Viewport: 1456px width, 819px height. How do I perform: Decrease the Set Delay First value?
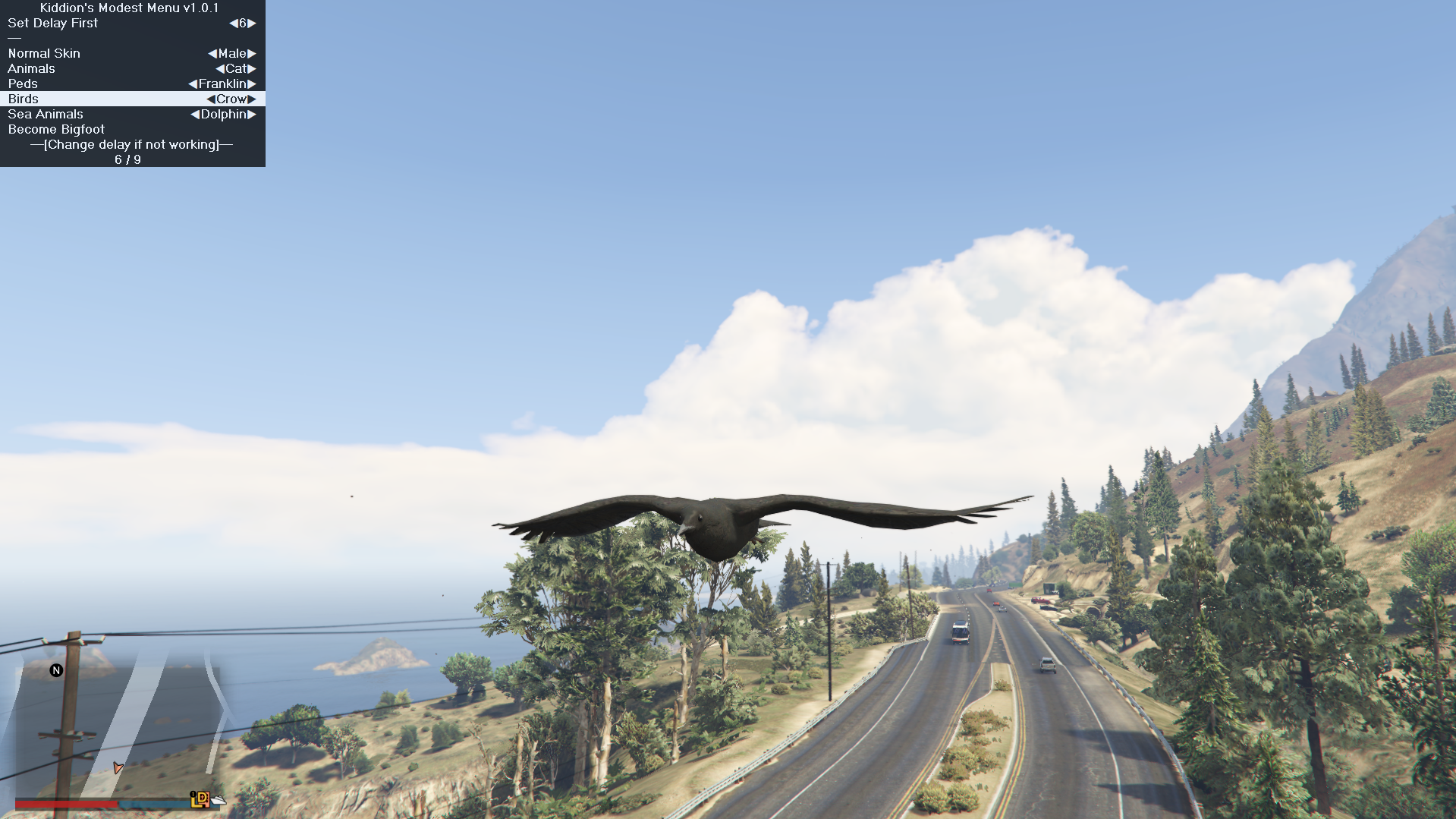click(233, 23)
